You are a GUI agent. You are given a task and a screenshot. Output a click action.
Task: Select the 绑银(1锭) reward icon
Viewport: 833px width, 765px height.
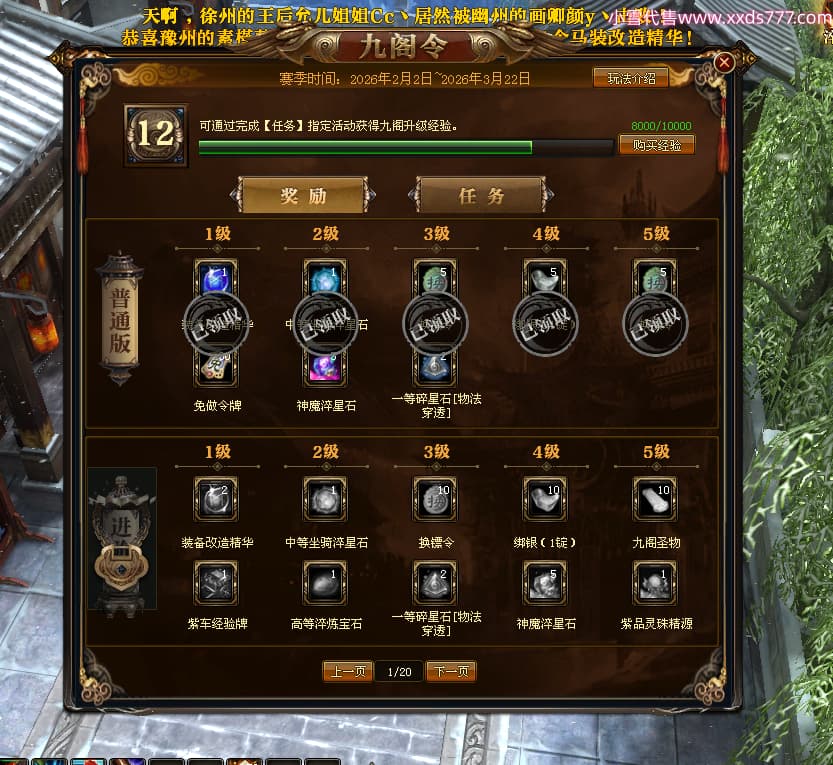point(546,499)
